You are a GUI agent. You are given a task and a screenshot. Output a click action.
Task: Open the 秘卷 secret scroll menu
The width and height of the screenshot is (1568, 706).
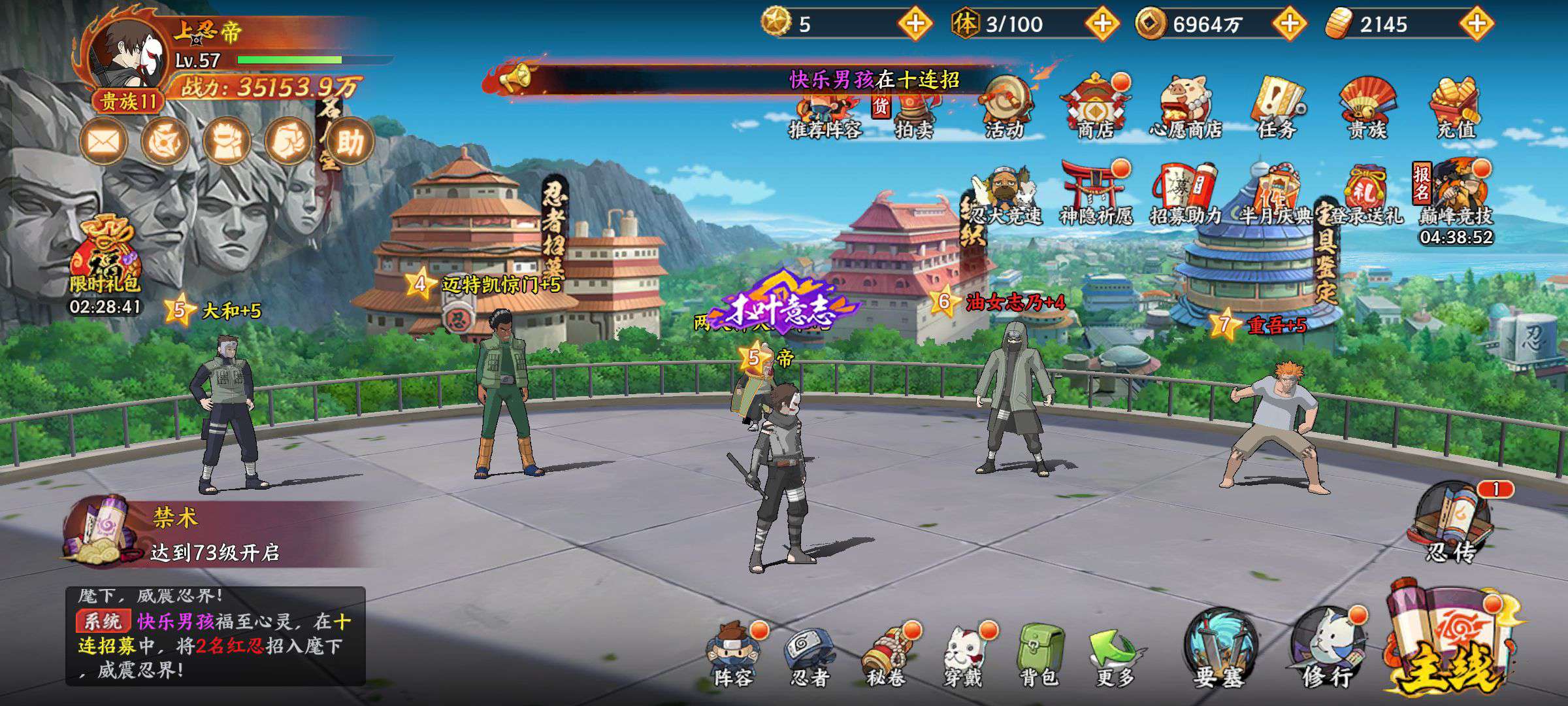coord(887,654)
